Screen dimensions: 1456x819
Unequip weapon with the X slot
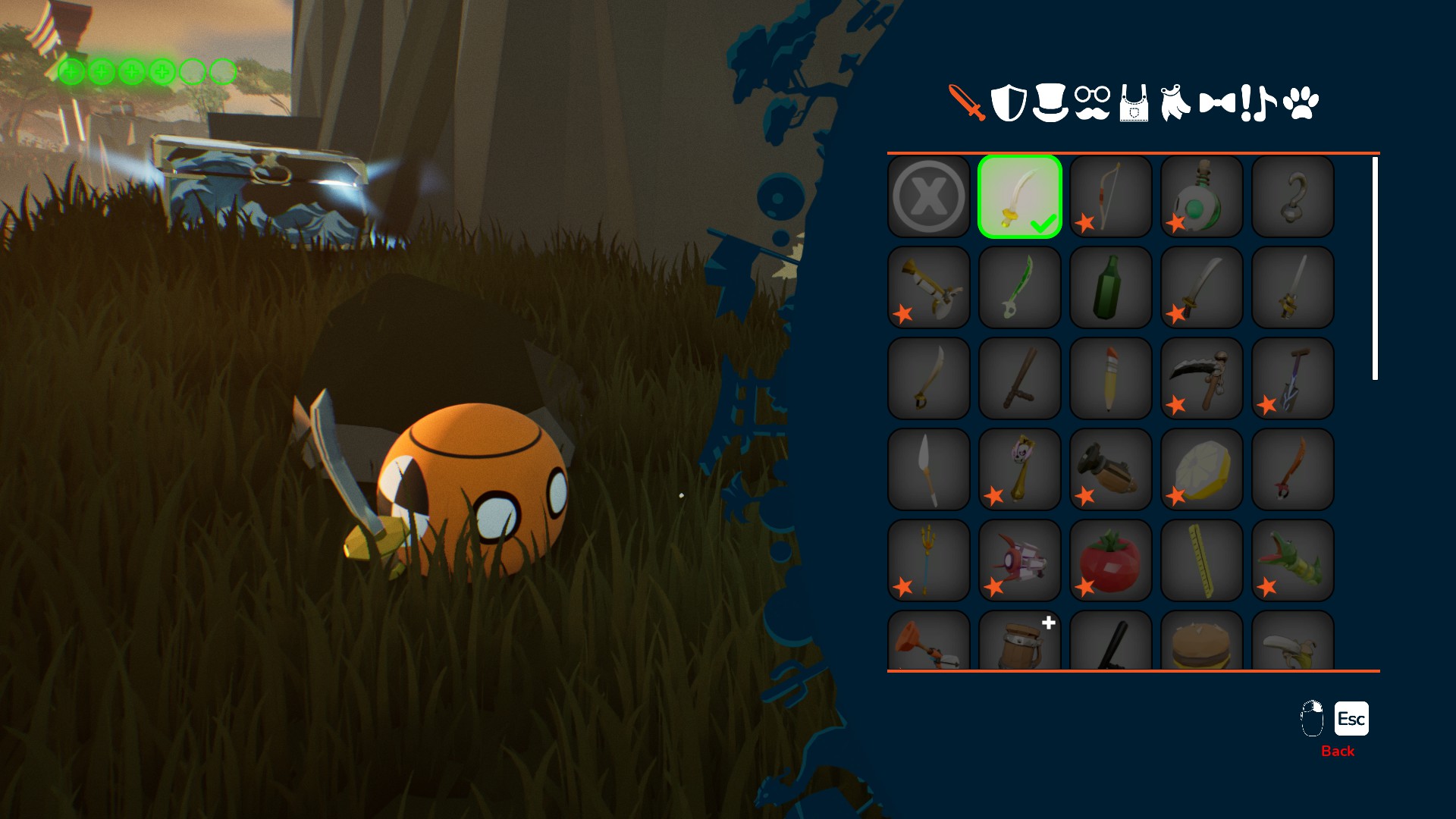click(929, 196)
